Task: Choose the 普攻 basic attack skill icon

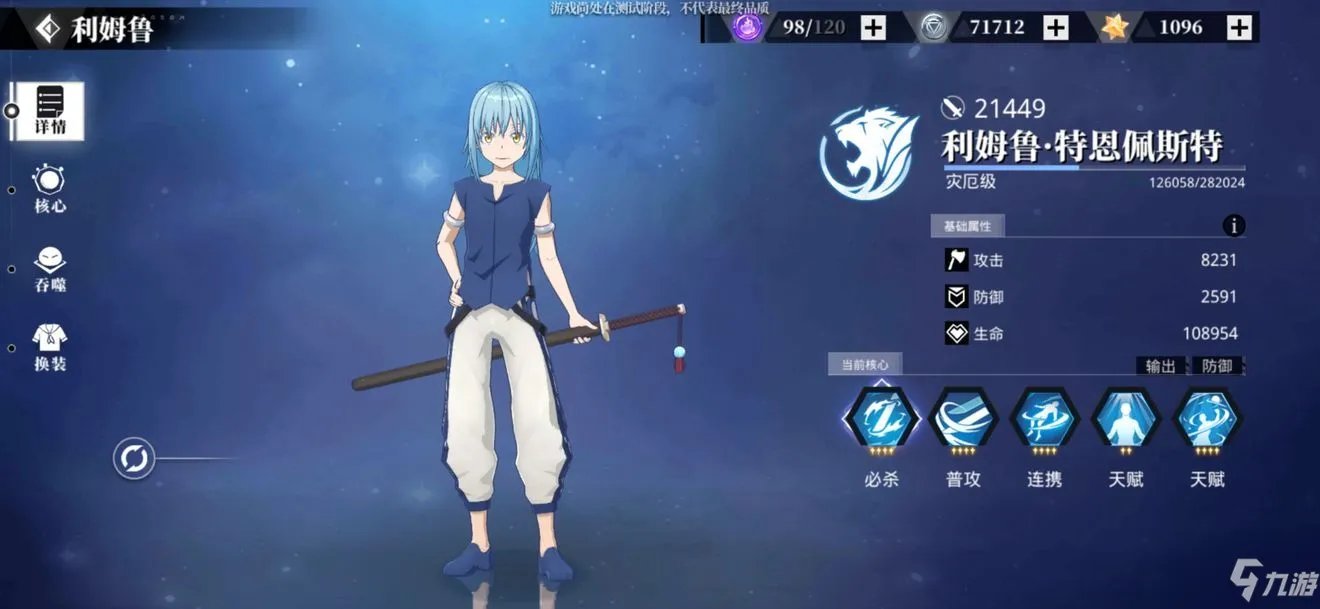Action: point(963,420)
